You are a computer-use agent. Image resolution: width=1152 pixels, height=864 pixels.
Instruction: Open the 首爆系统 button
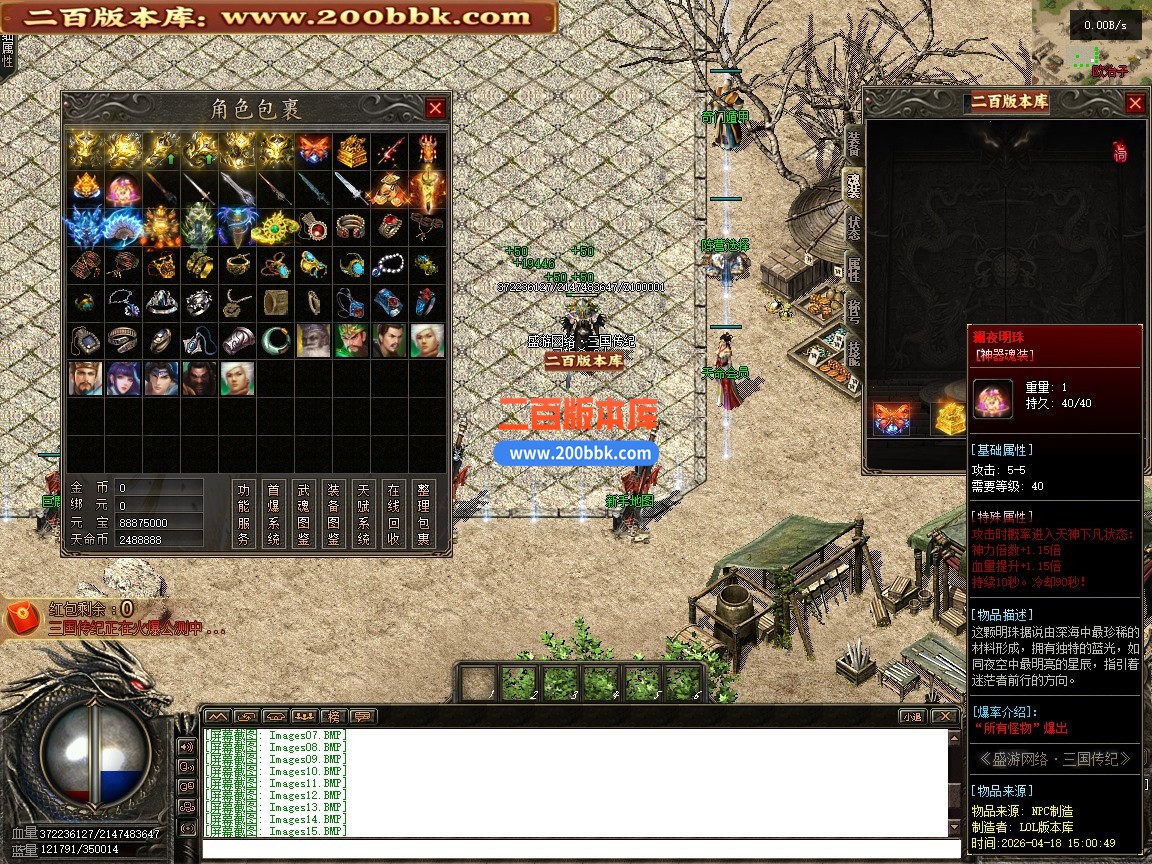[274, 514]
